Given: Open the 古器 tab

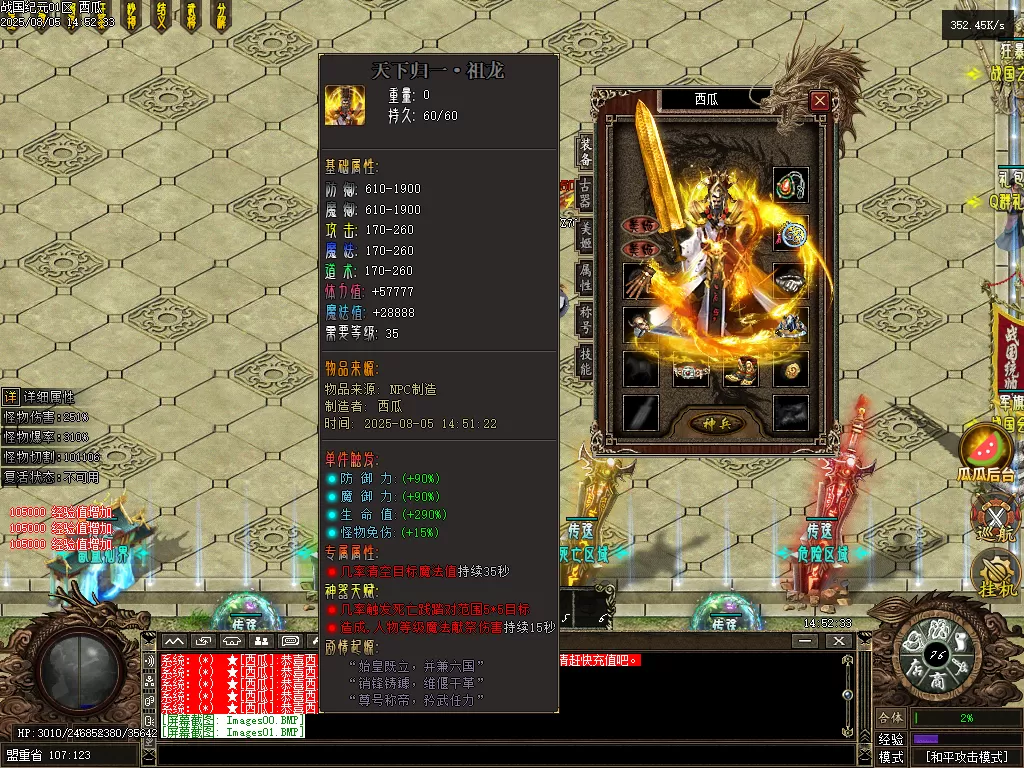Looking at the screenshot, I should [x=586, y=194].
